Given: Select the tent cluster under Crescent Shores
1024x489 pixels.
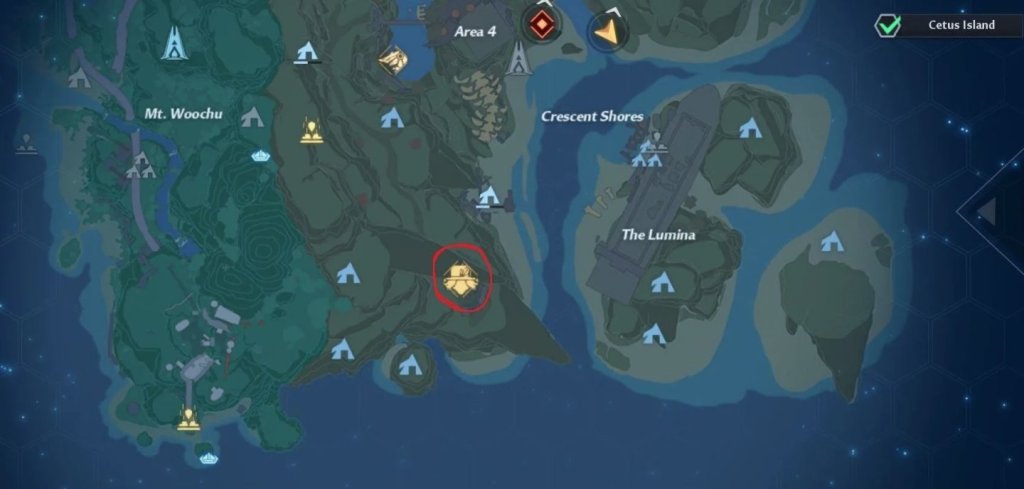Looking at the screenshot, I should pos(648,154).
